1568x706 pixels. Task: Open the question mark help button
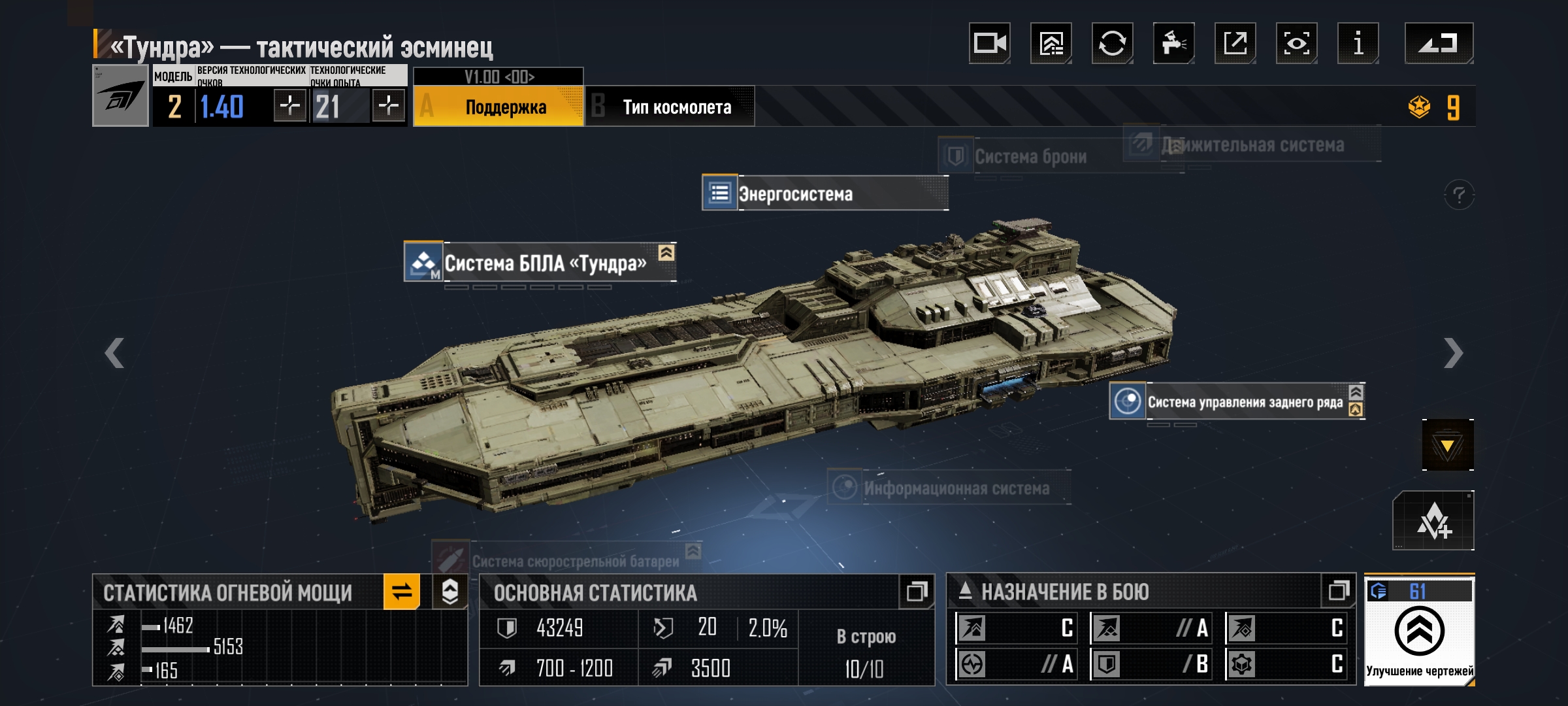1458,195
